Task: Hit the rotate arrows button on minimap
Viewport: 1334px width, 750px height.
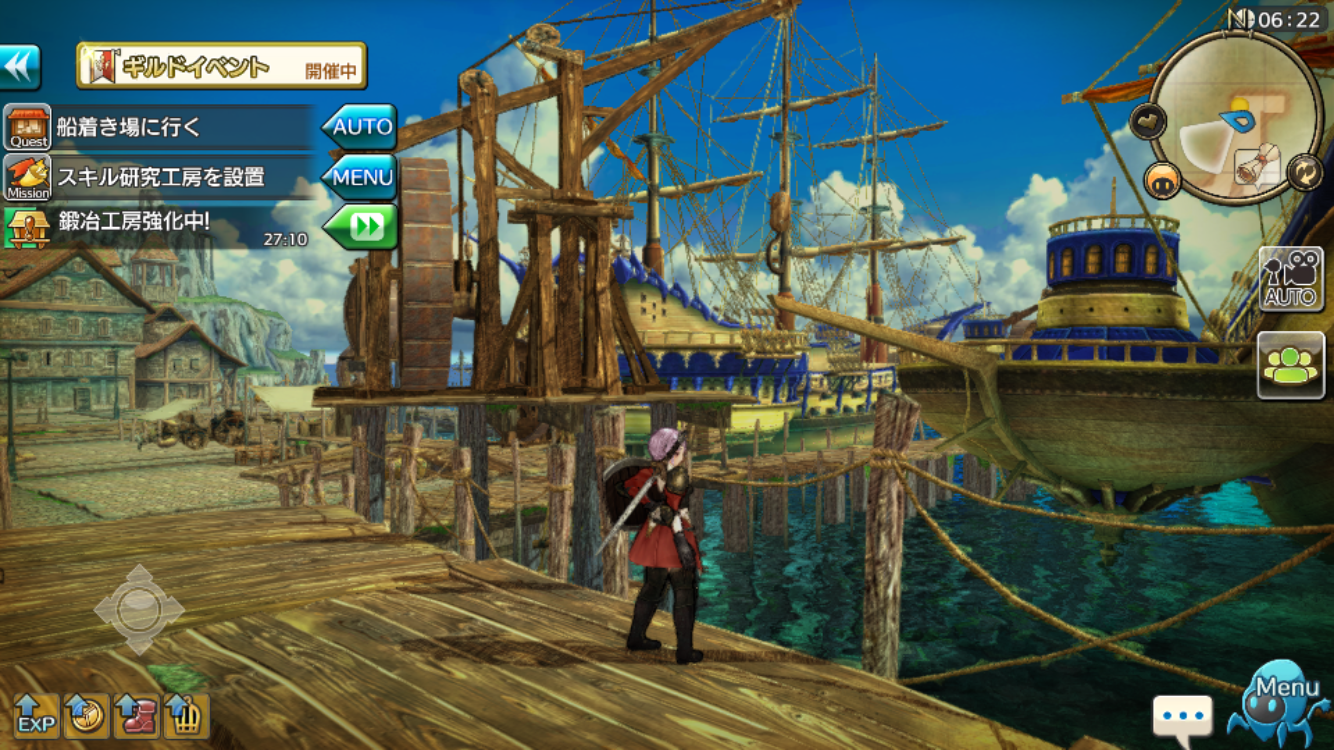Action: 1304,172
